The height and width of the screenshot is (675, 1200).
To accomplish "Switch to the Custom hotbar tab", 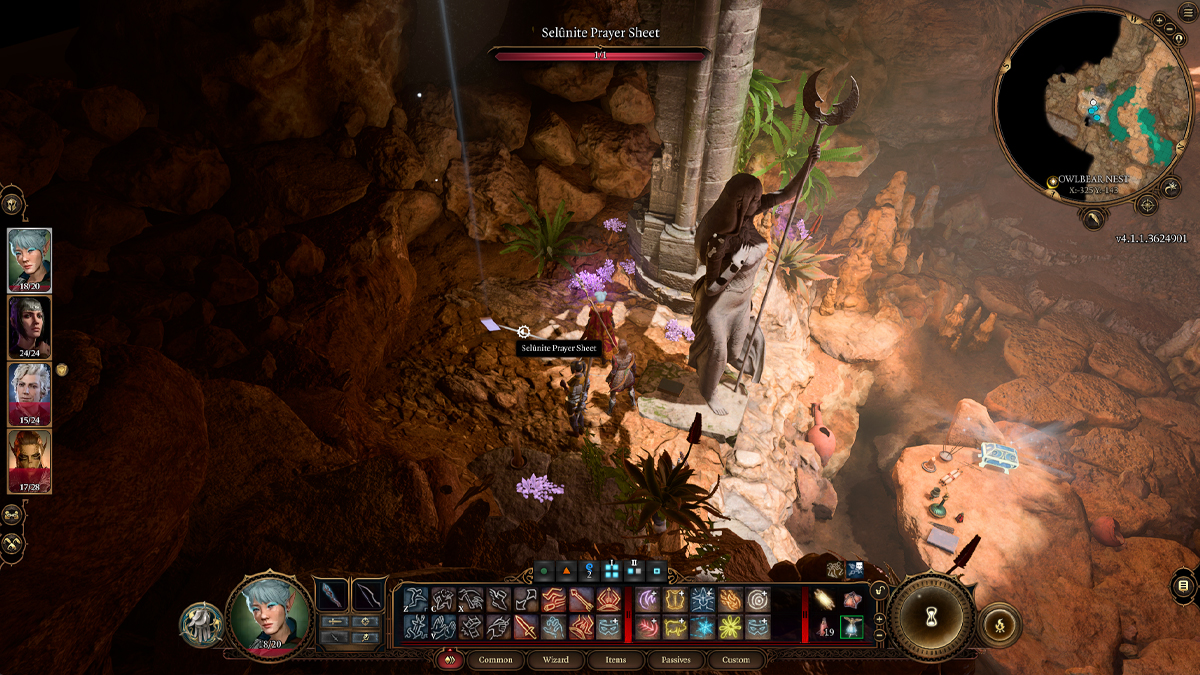I will coord(735,660).
